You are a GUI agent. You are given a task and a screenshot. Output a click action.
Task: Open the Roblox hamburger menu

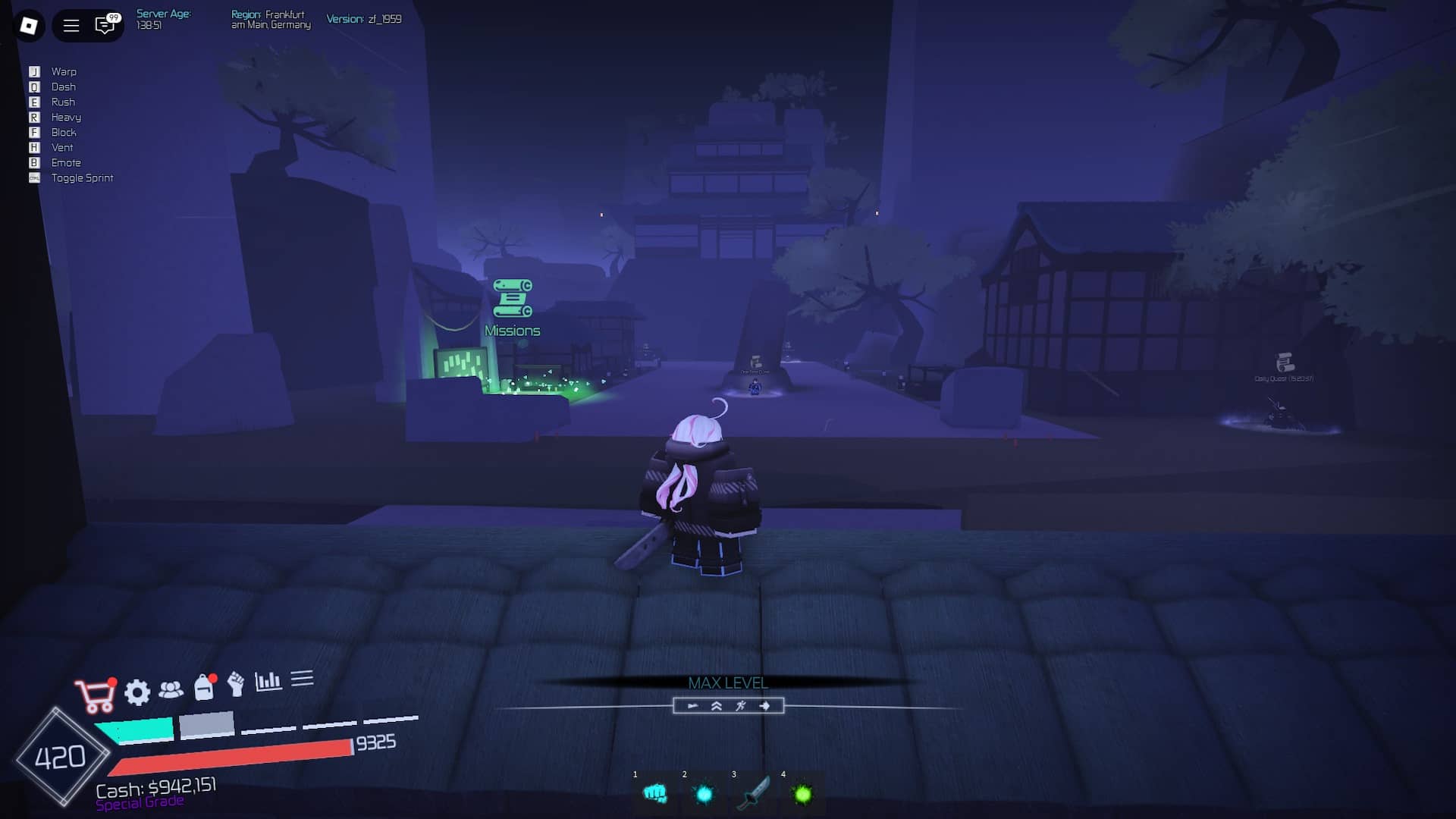coord(71,24)
